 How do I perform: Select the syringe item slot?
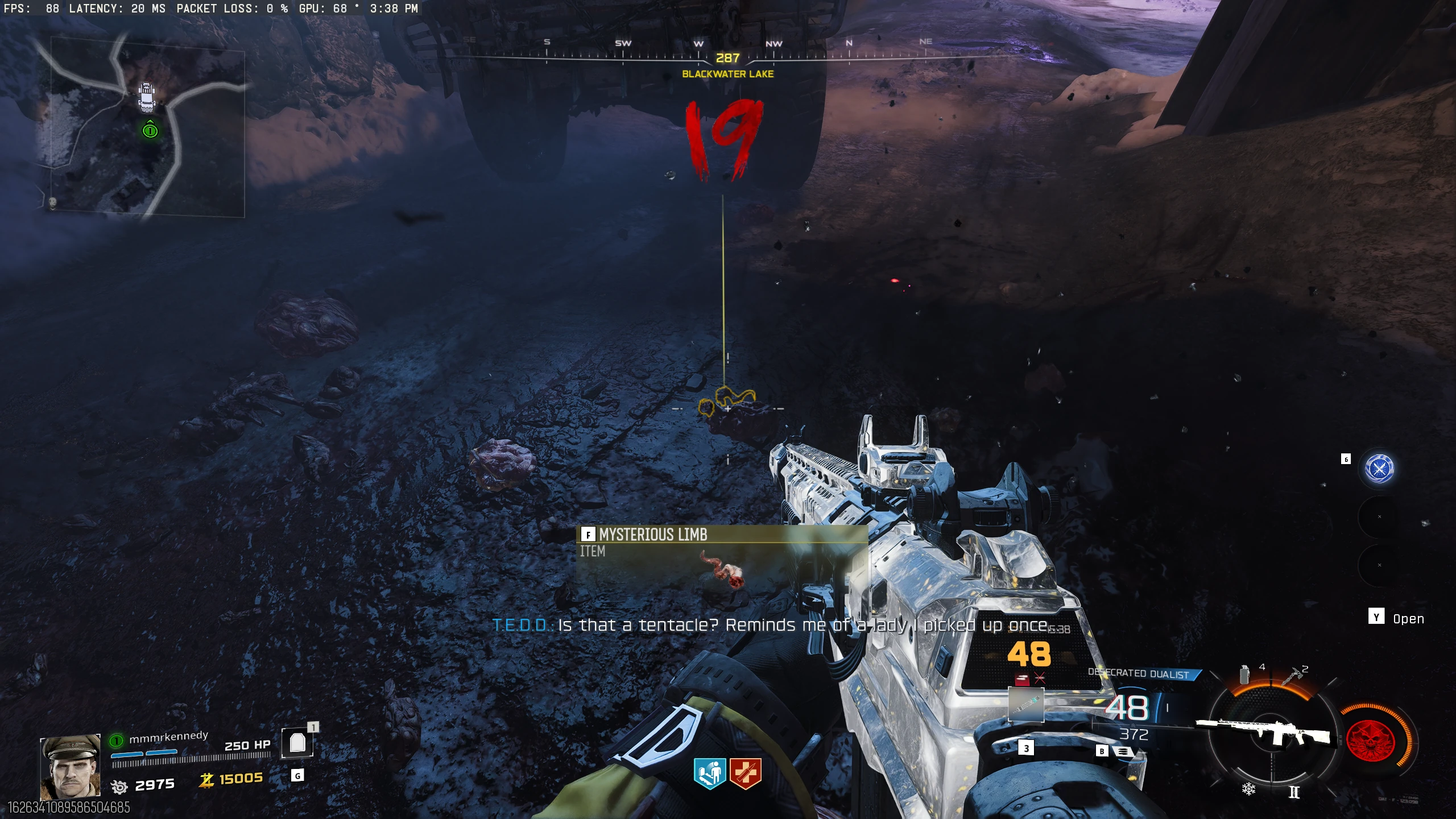pos(1026,704)
